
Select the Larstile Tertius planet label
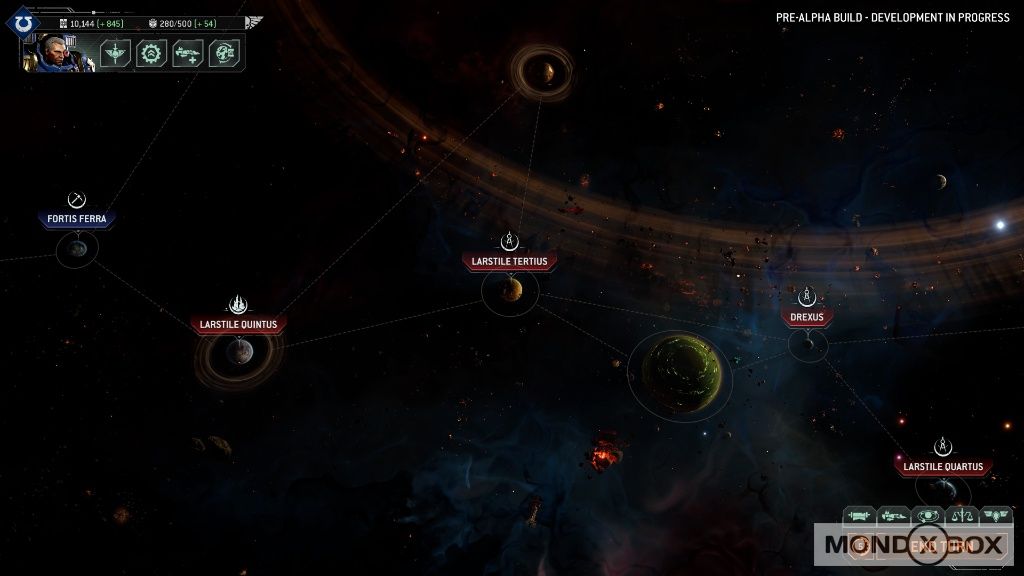coord(509,262)
